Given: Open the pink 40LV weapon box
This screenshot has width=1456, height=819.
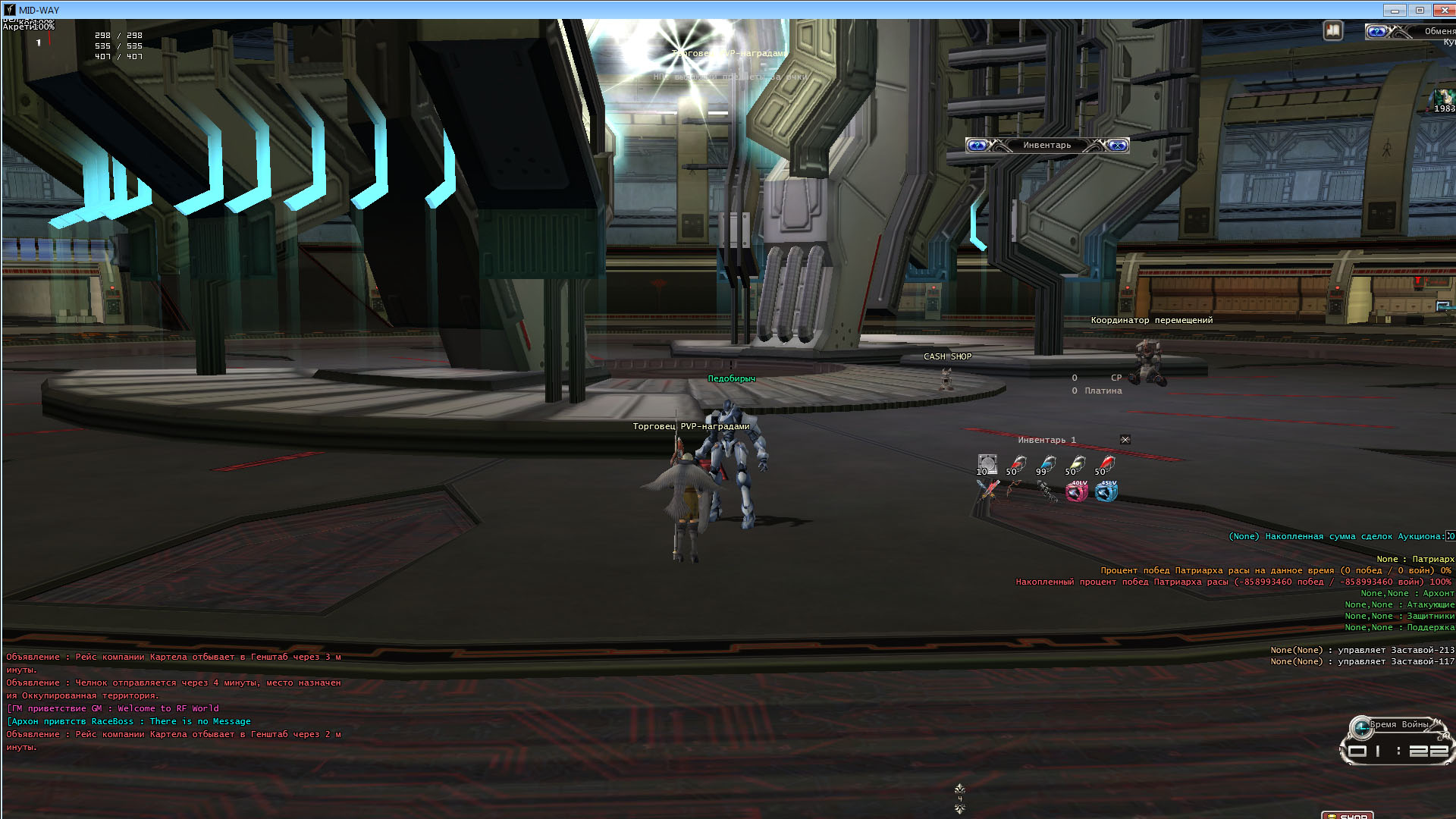Looking at the screenshot, I should tap(1076, 491).
